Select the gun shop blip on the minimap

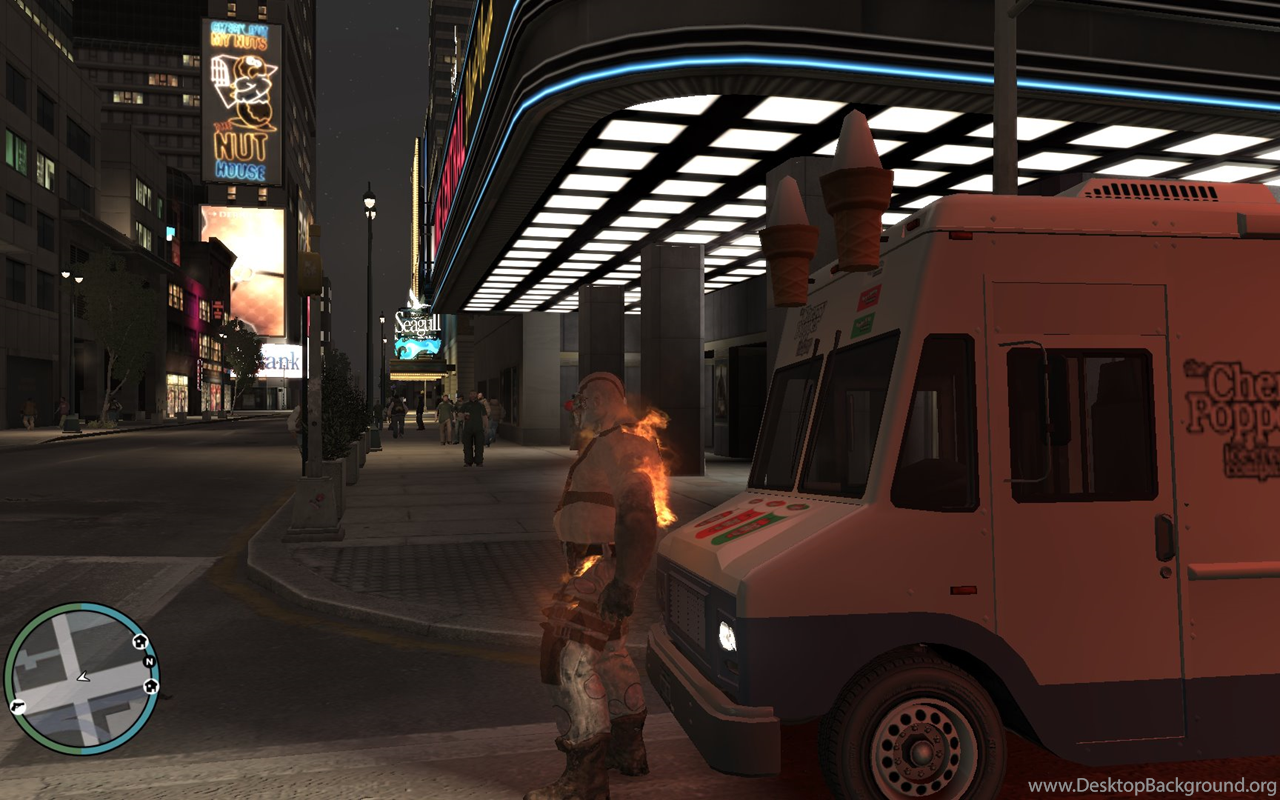tap(18, 706)
